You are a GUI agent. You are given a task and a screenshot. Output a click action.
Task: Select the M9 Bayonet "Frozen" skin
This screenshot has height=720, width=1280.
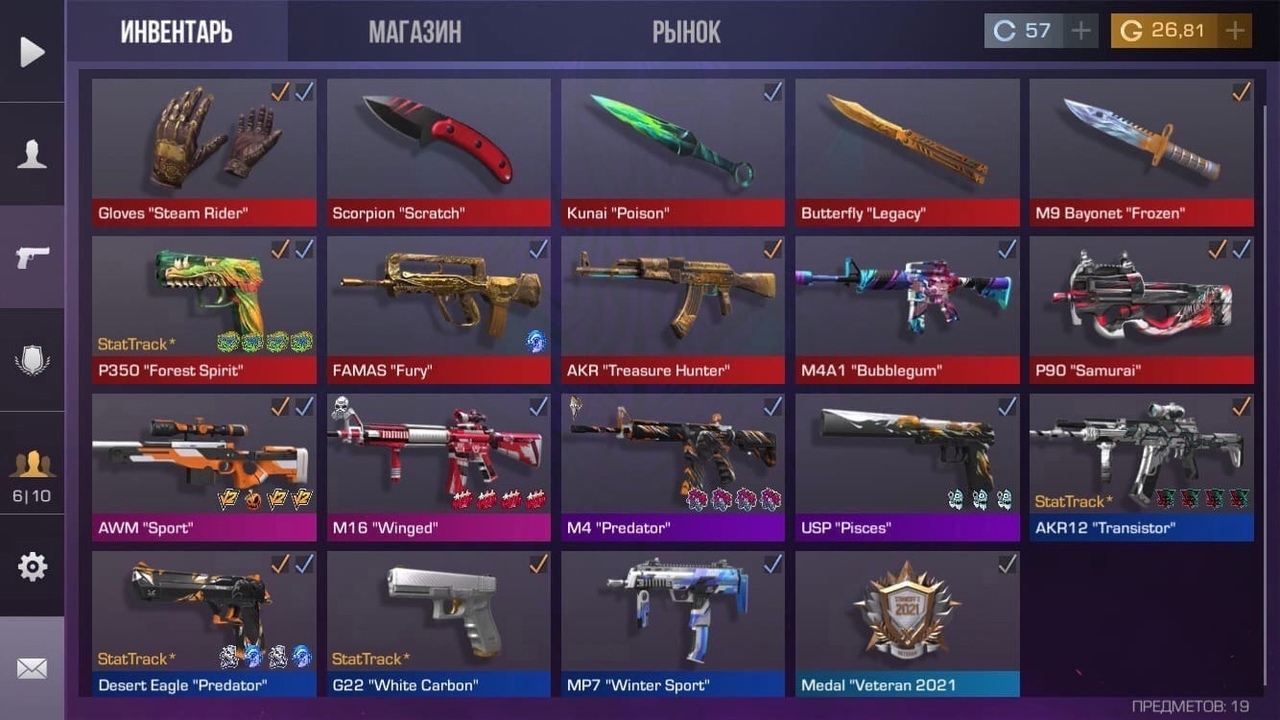[1141, 152]
